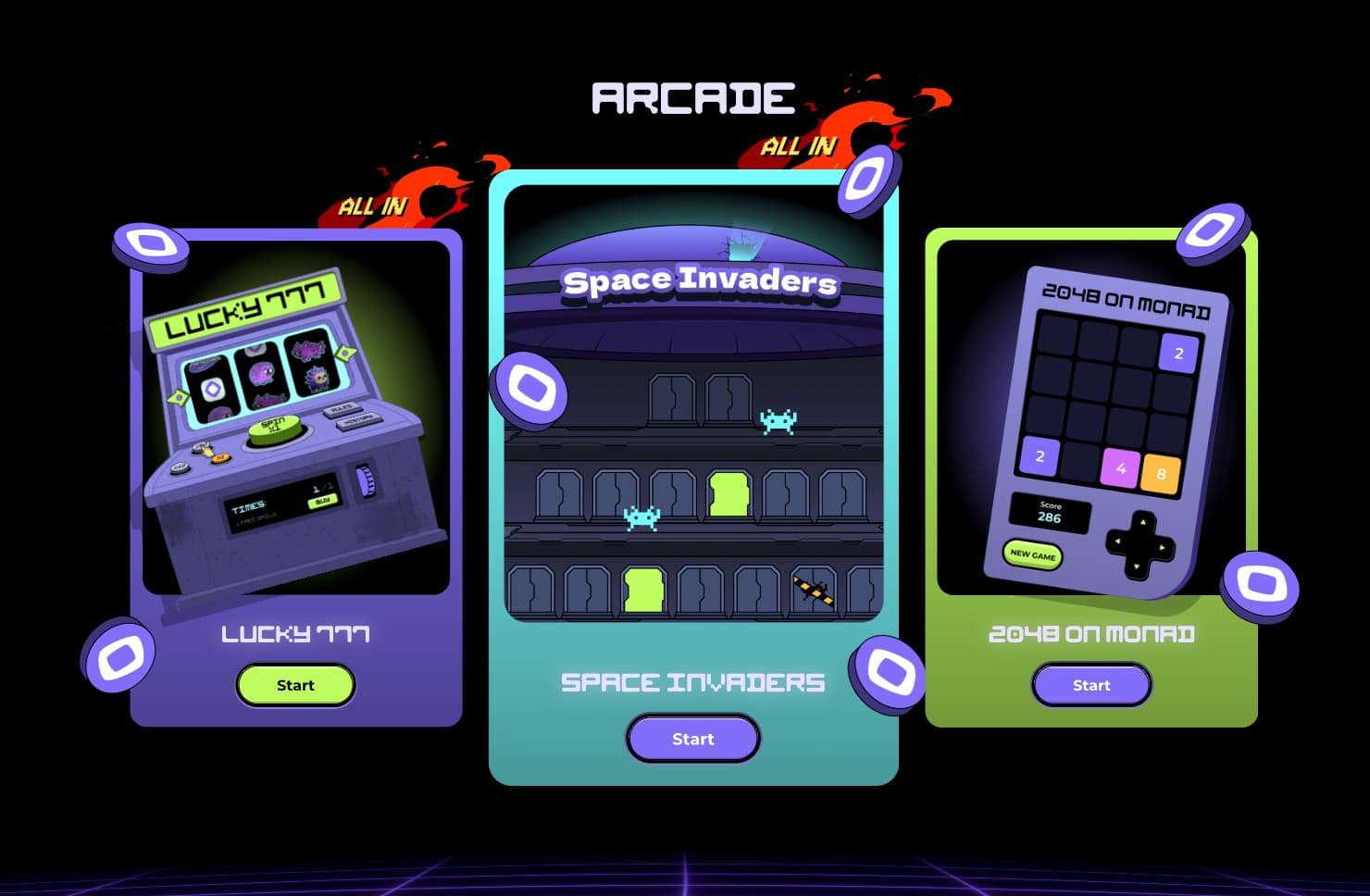Launch 2048 on Monad with Start

pos(1090,685)
